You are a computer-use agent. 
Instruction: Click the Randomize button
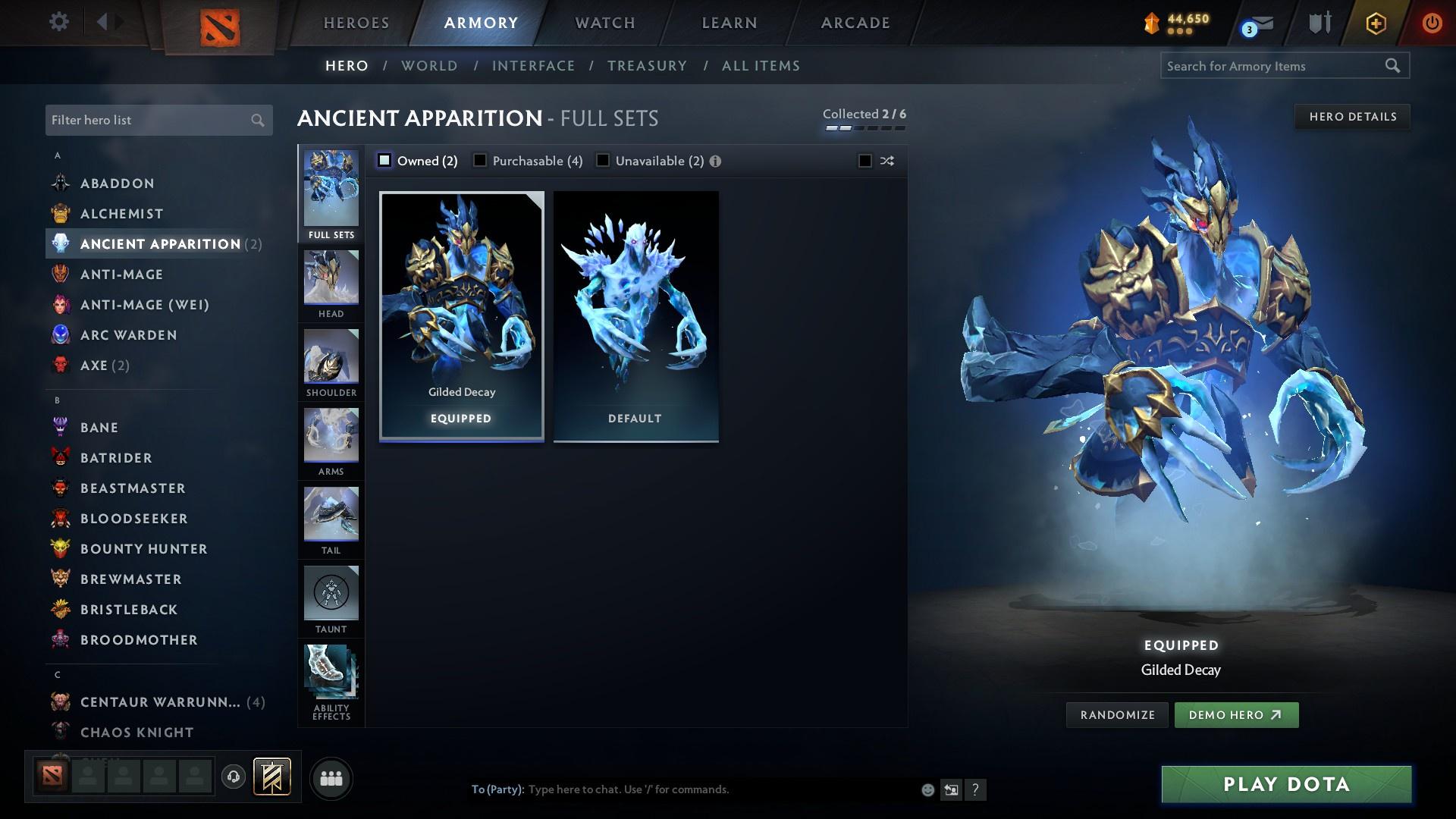(x=1116, y=714)
